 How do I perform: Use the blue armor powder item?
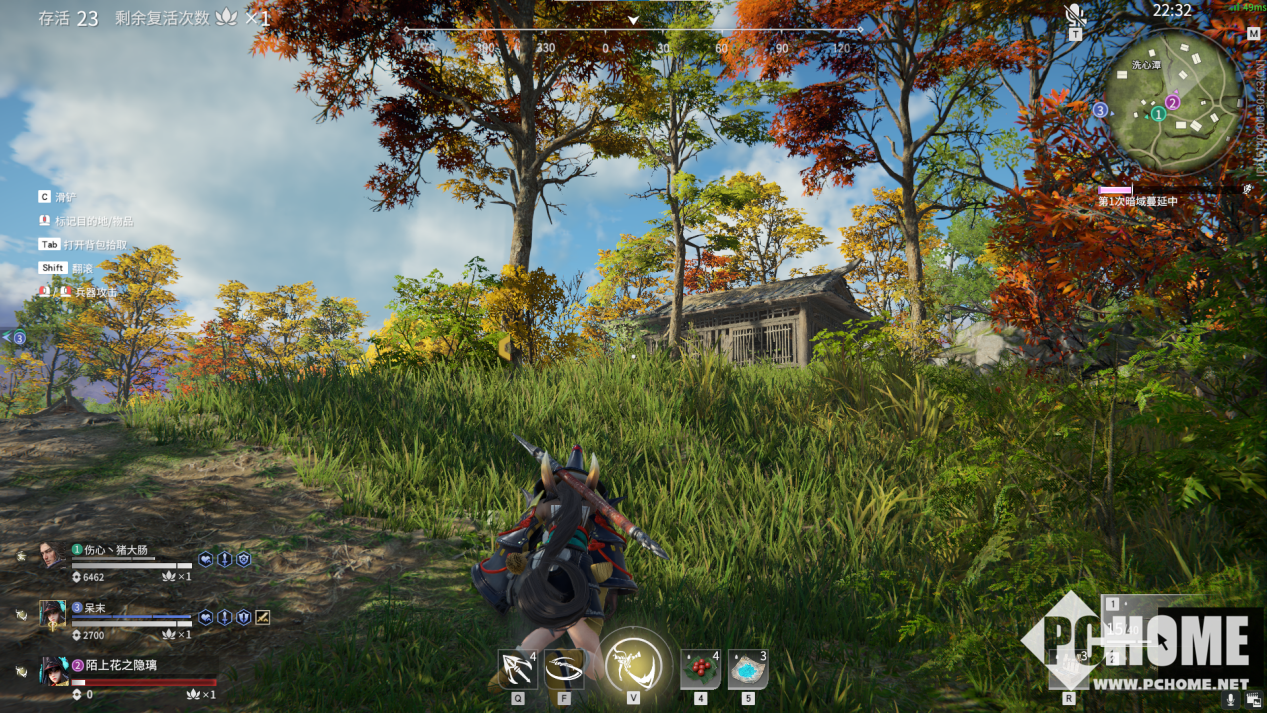coord(747,669)
